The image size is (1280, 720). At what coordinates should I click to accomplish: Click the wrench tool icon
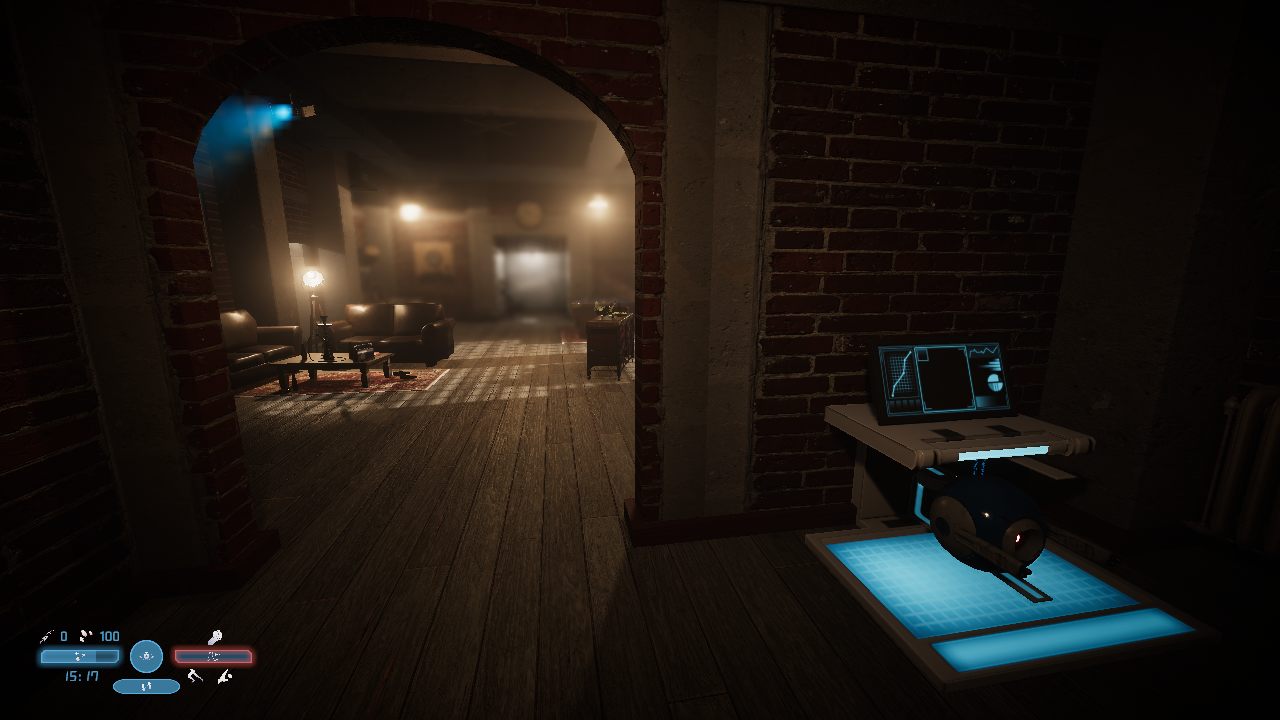[x=214, y=637]
